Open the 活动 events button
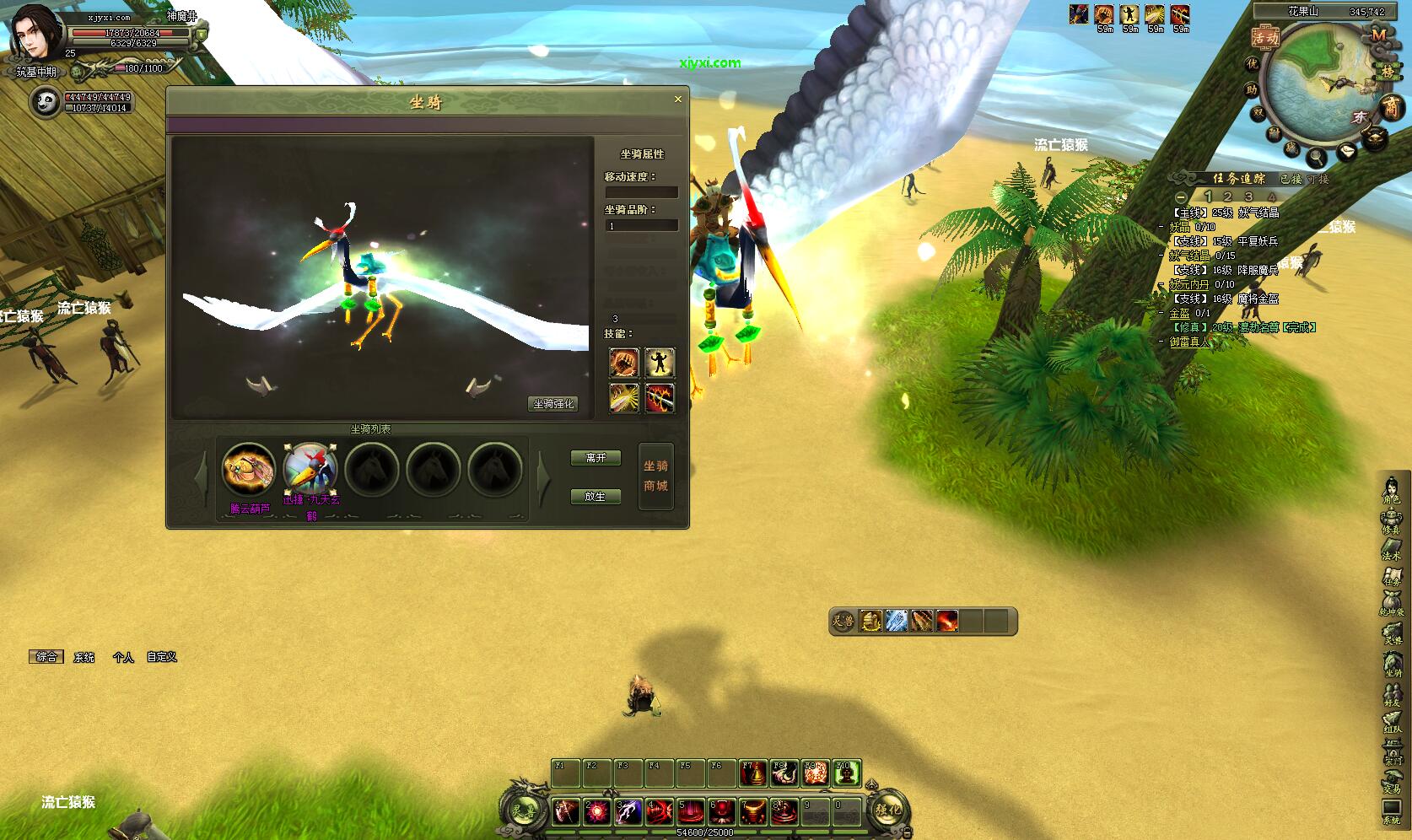 click(x=1265, y=38)
